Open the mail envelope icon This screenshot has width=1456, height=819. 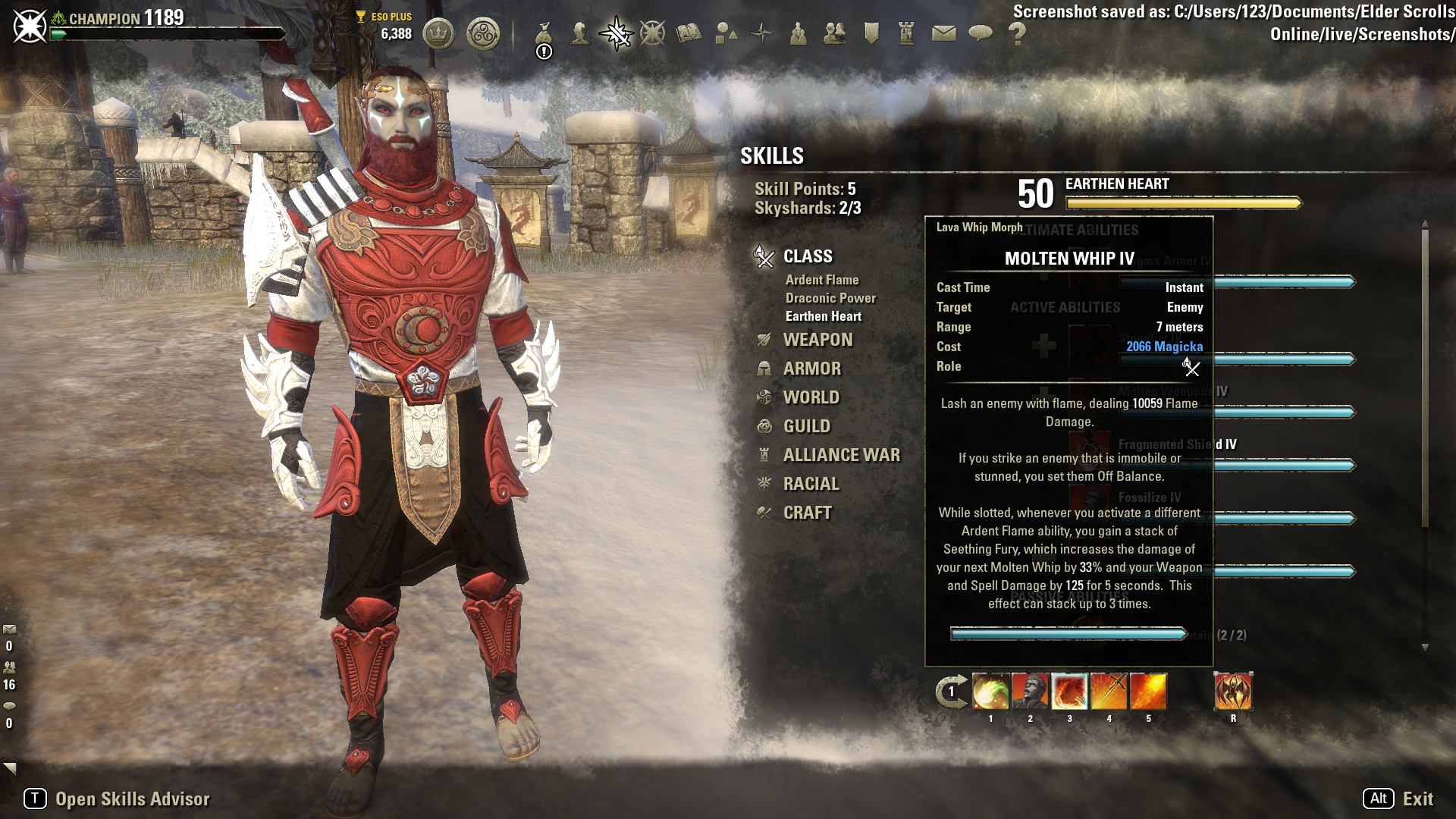(943, 34)
